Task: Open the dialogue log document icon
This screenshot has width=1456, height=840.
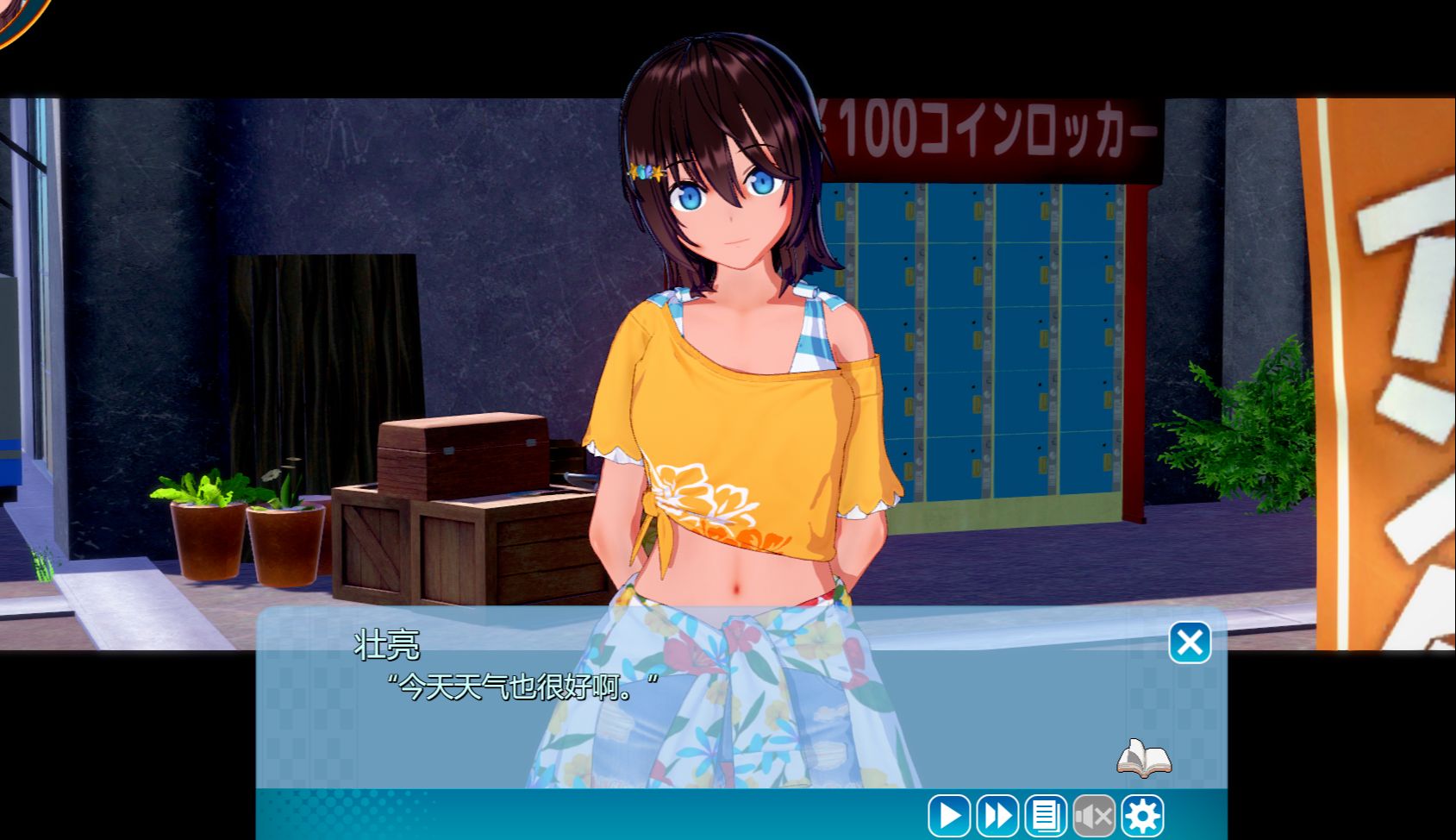Action: [x=1046, y=816]
